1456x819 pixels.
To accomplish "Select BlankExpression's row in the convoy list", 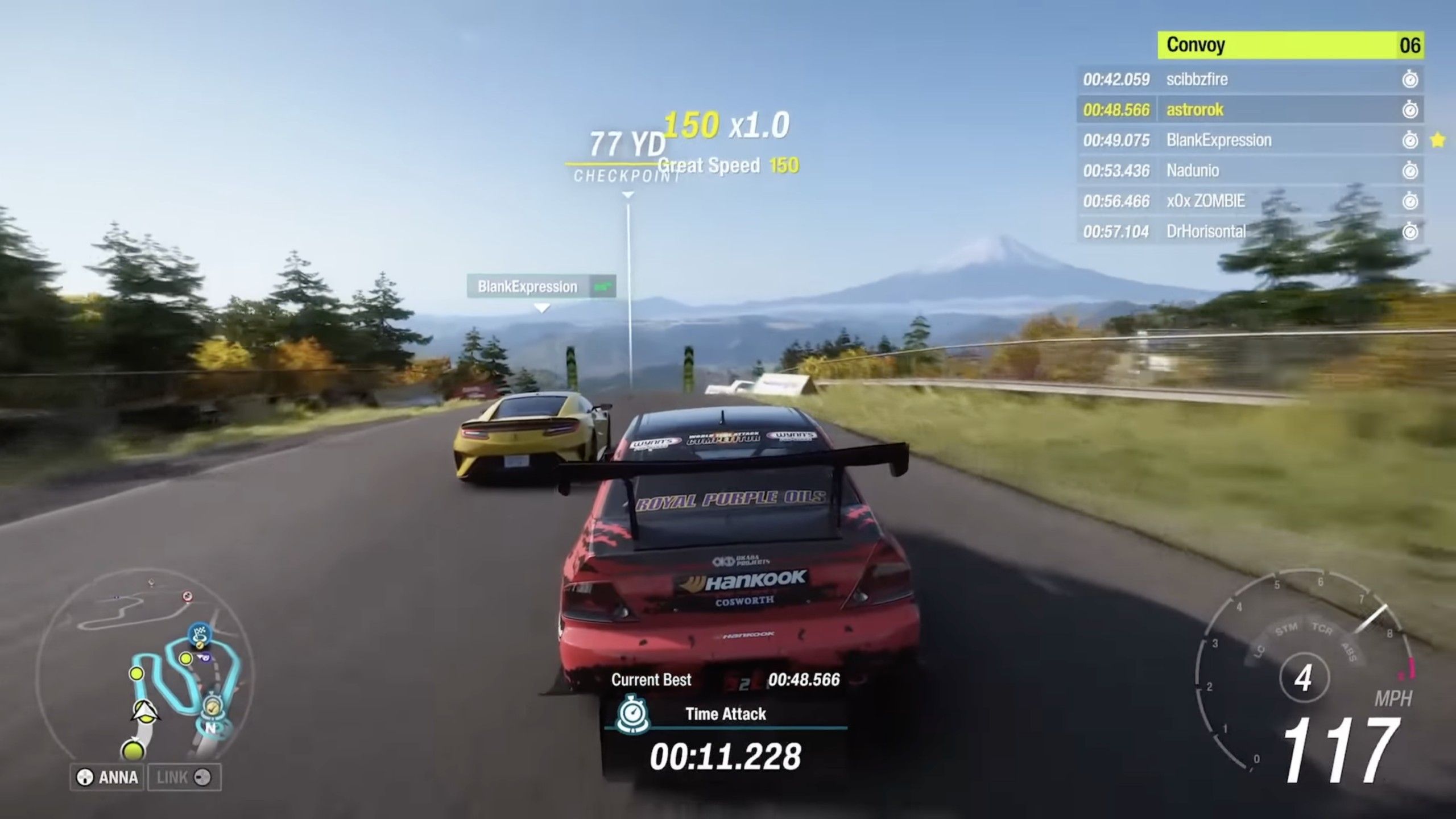I will coord(1250,140).
